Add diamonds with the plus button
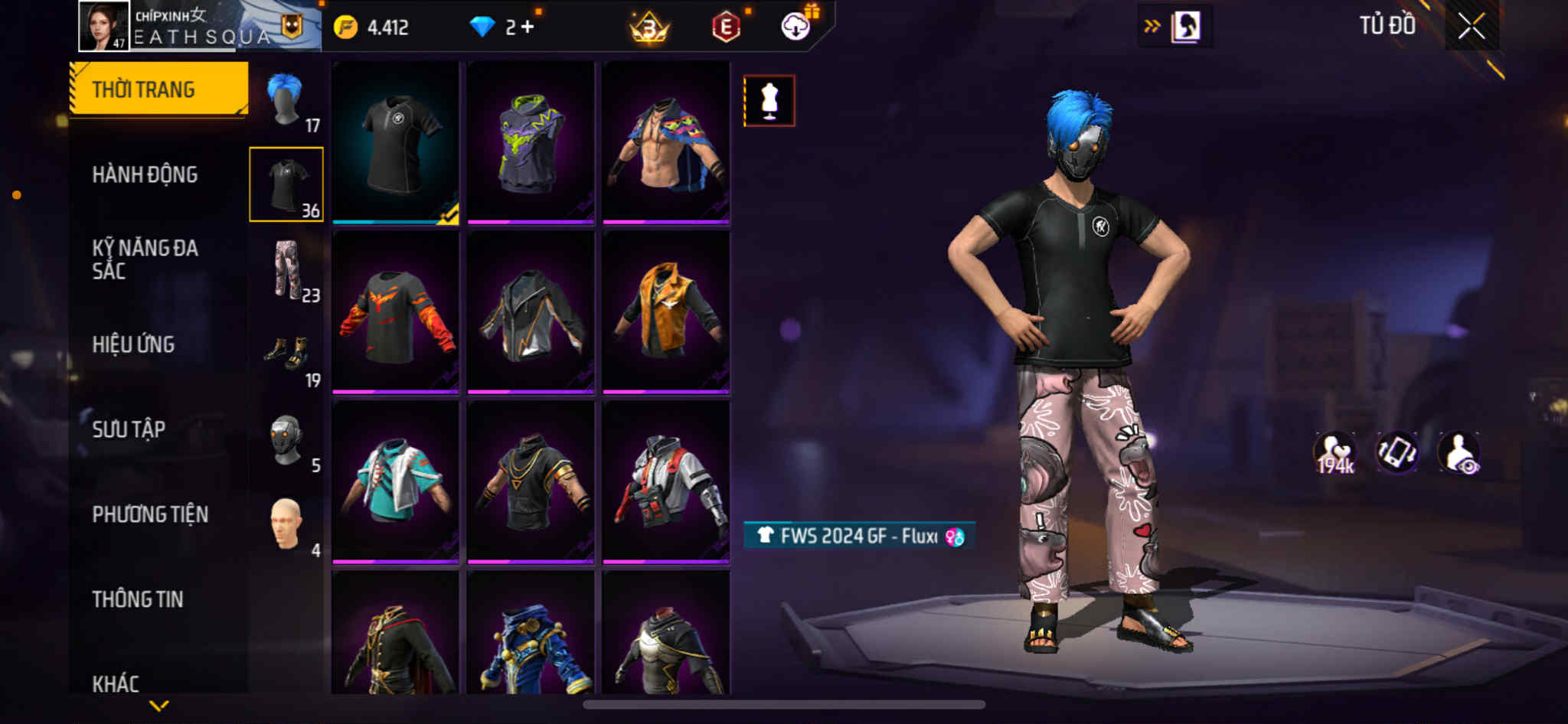The width and height of the screenshot is (1568, 724). pyautogui.click(x=527, y=28)
